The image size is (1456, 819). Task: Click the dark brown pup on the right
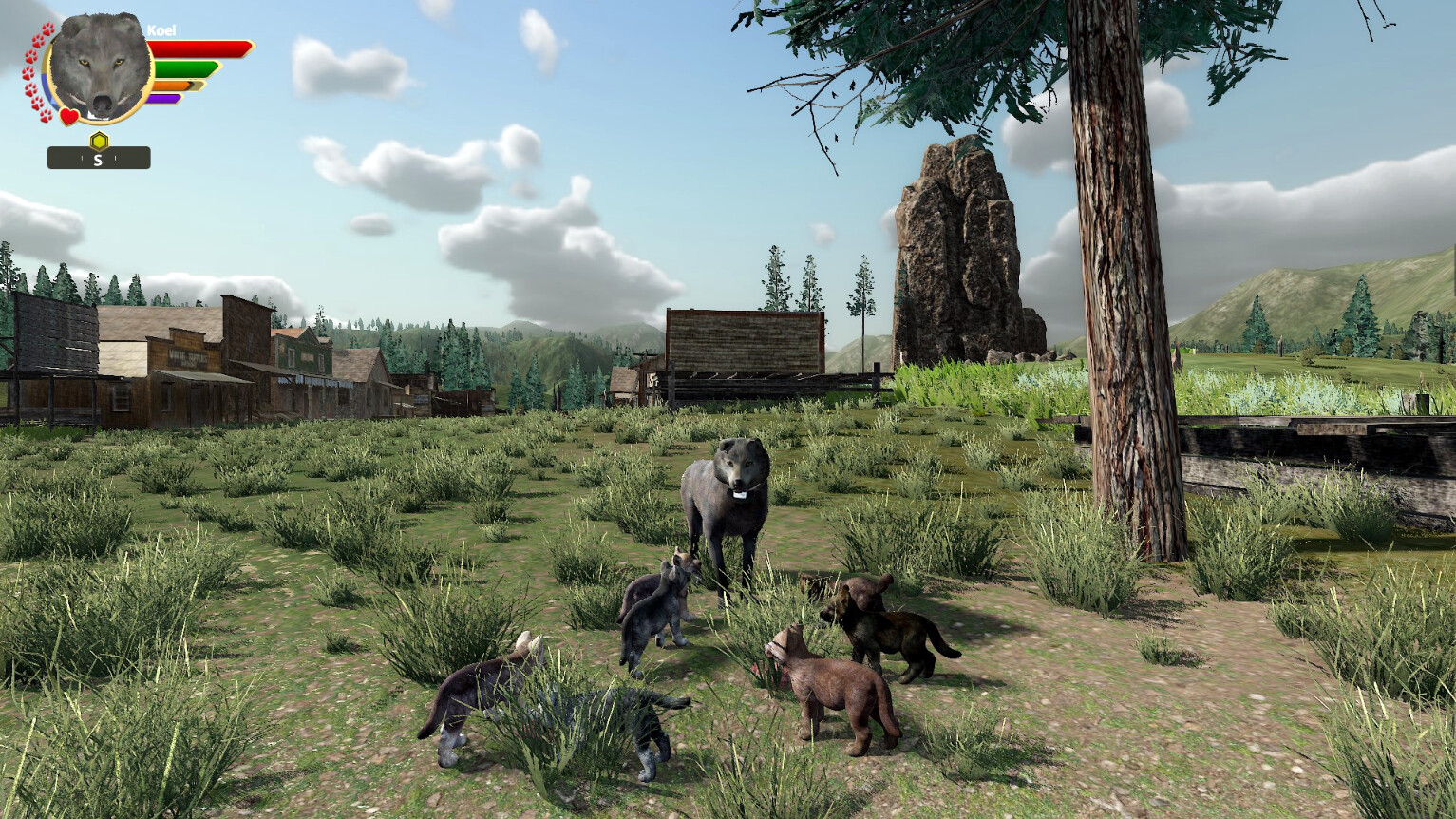(888, 632)
